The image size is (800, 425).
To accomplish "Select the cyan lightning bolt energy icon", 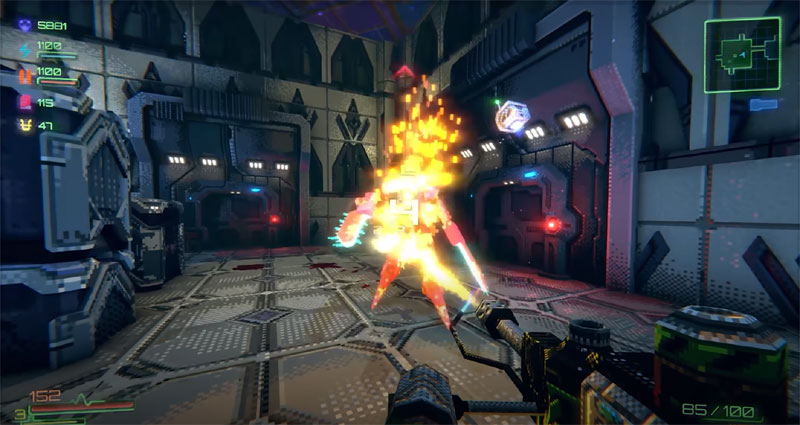I will point(22,48).
